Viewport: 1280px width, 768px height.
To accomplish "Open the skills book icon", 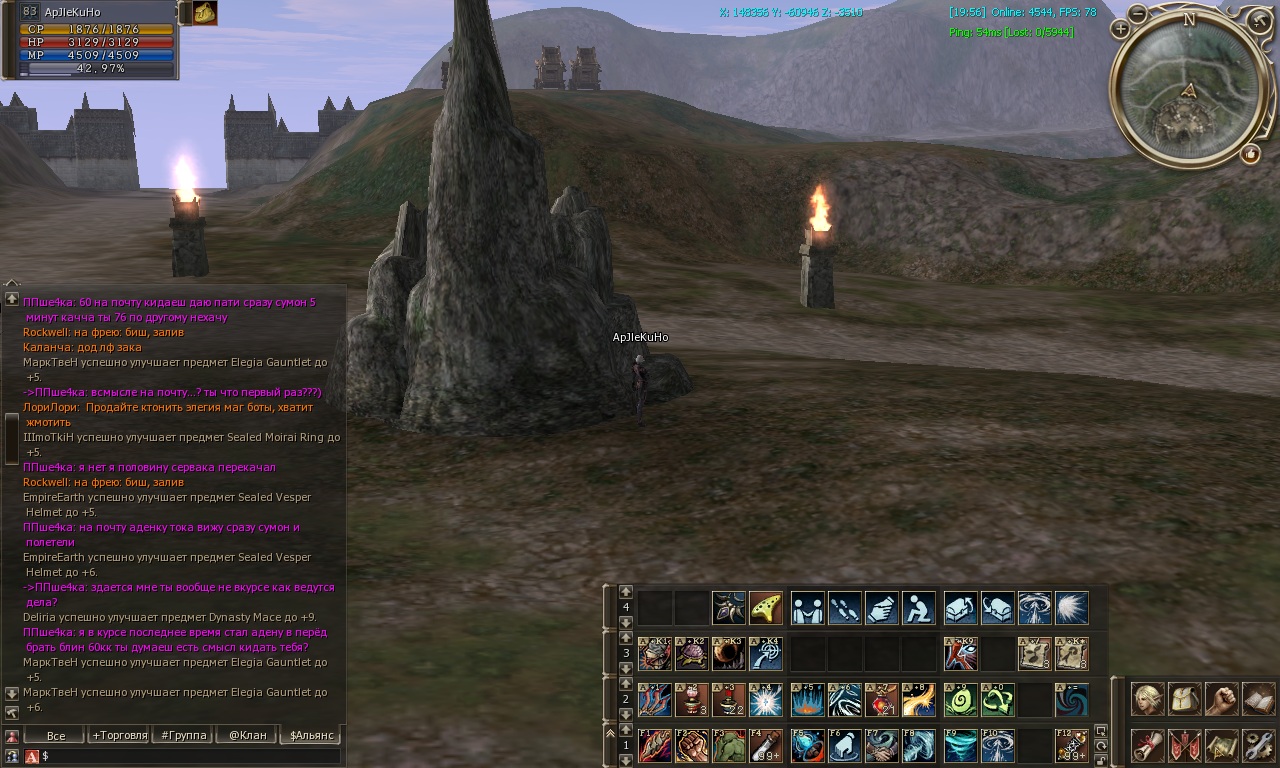I will pyautogui.click(x=1258, y=699).
